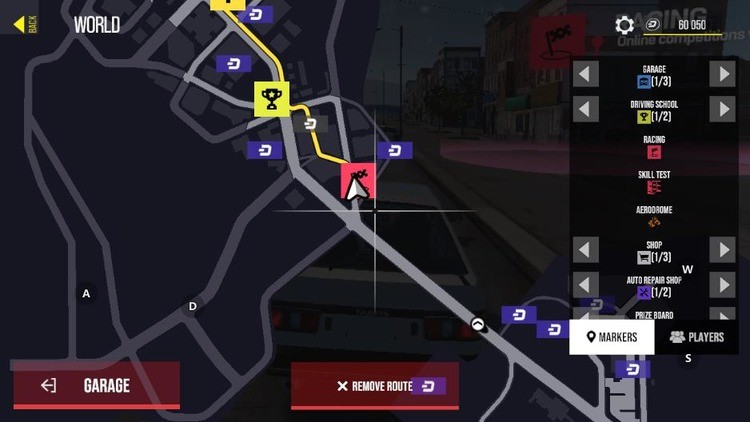The width and height of the screenshot is (750, 422).
Task: Click the Garage button
Action: click(x=96, y=385)
